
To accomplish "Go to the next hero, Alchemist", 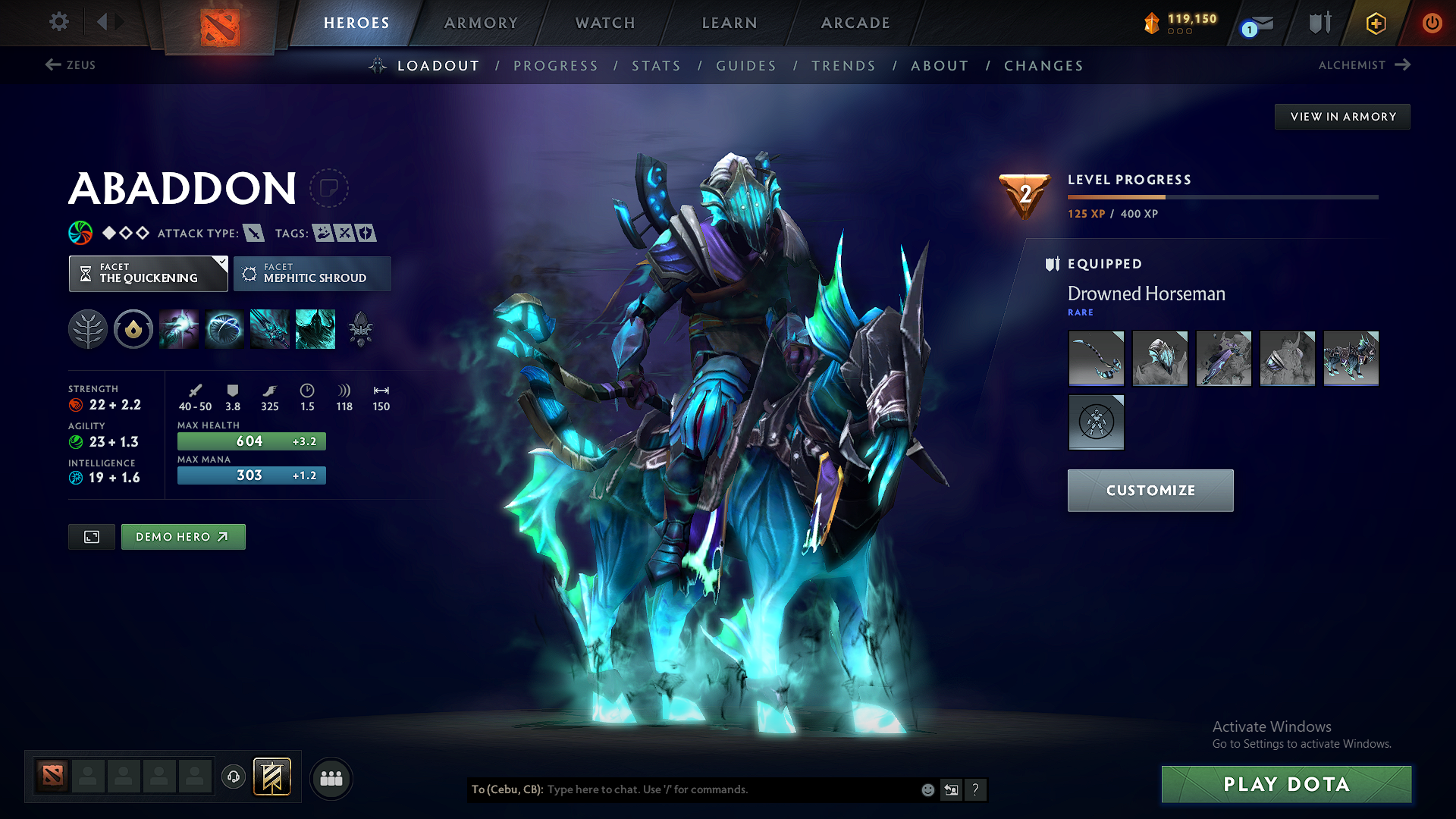I will click(1363, 65).
